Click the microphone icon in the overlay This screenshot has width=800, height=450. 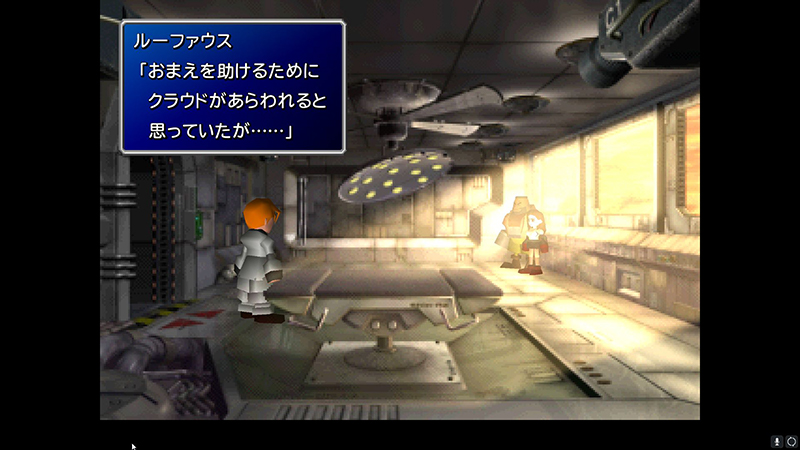[775, 441]
